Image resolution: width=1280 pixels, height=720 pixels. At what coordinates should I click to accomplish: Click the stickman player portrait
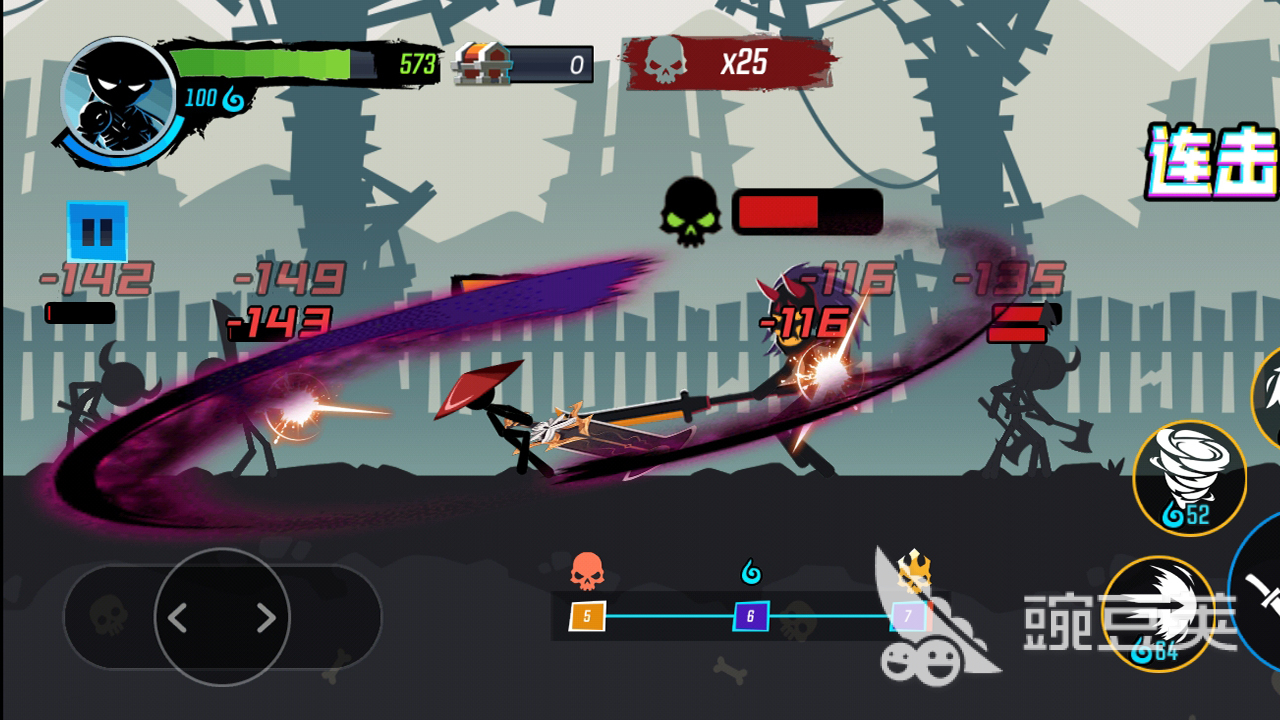pyautogui.click(x=118, y=98)
